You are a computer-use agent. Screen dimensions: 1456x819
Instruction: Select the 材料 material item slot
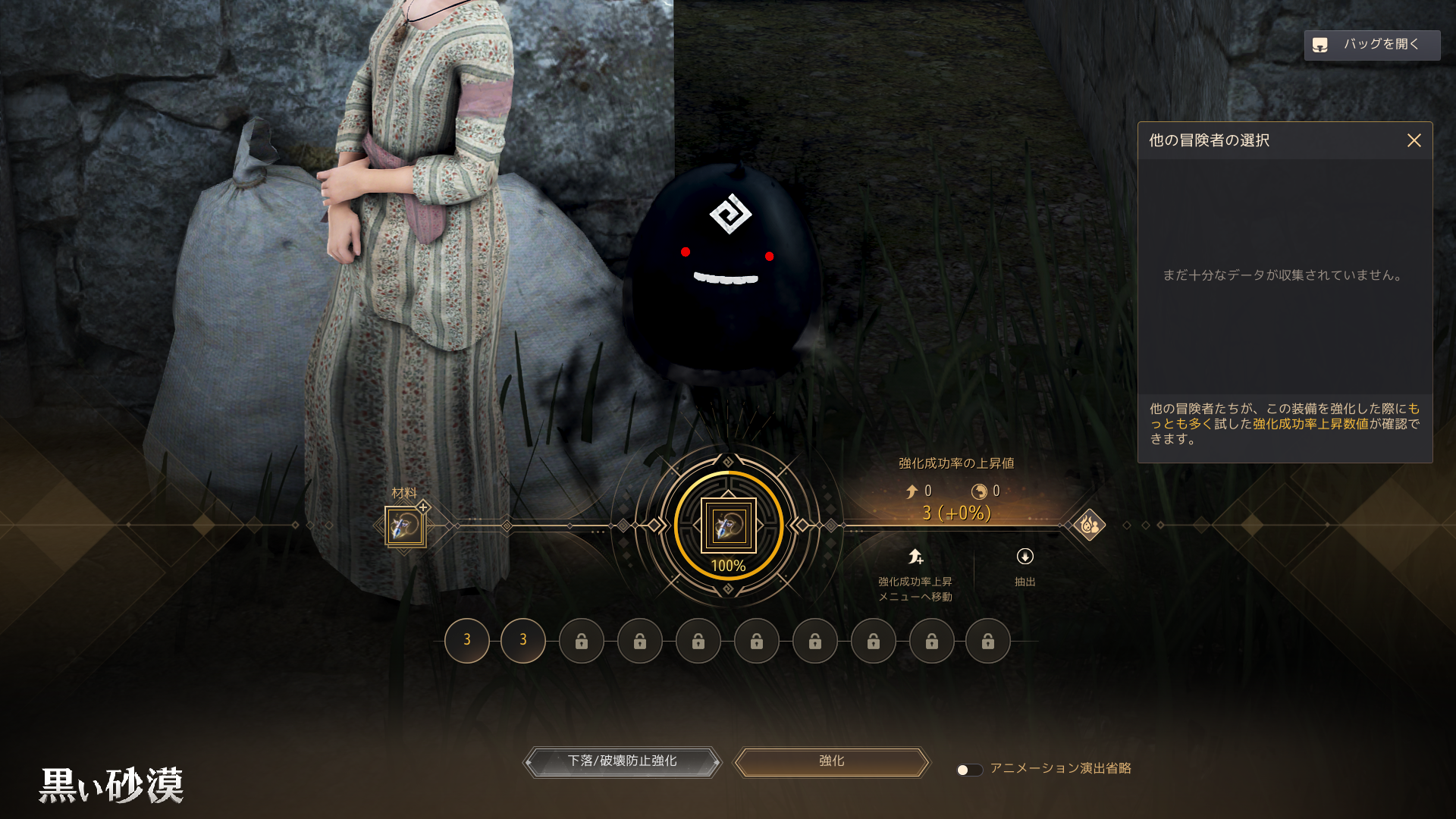pos(405,526)
